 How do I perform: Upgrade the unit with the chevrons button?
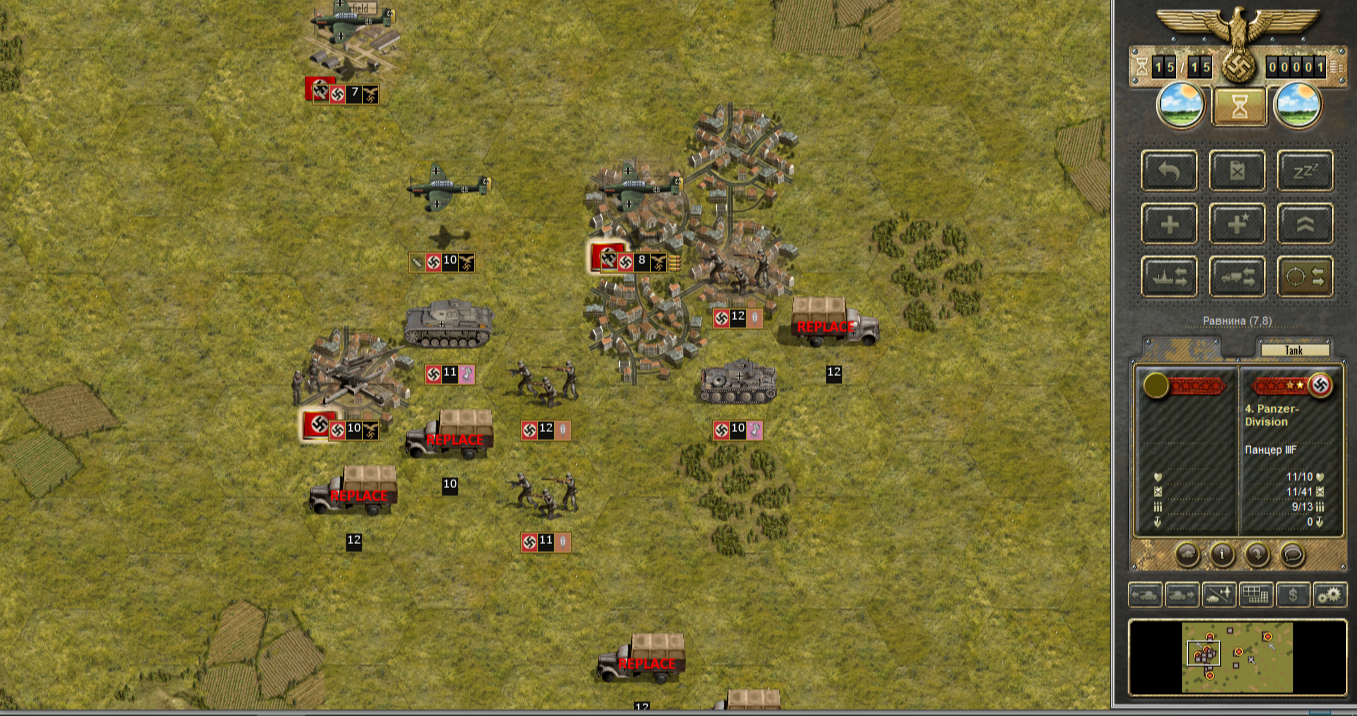(1304, 224)
